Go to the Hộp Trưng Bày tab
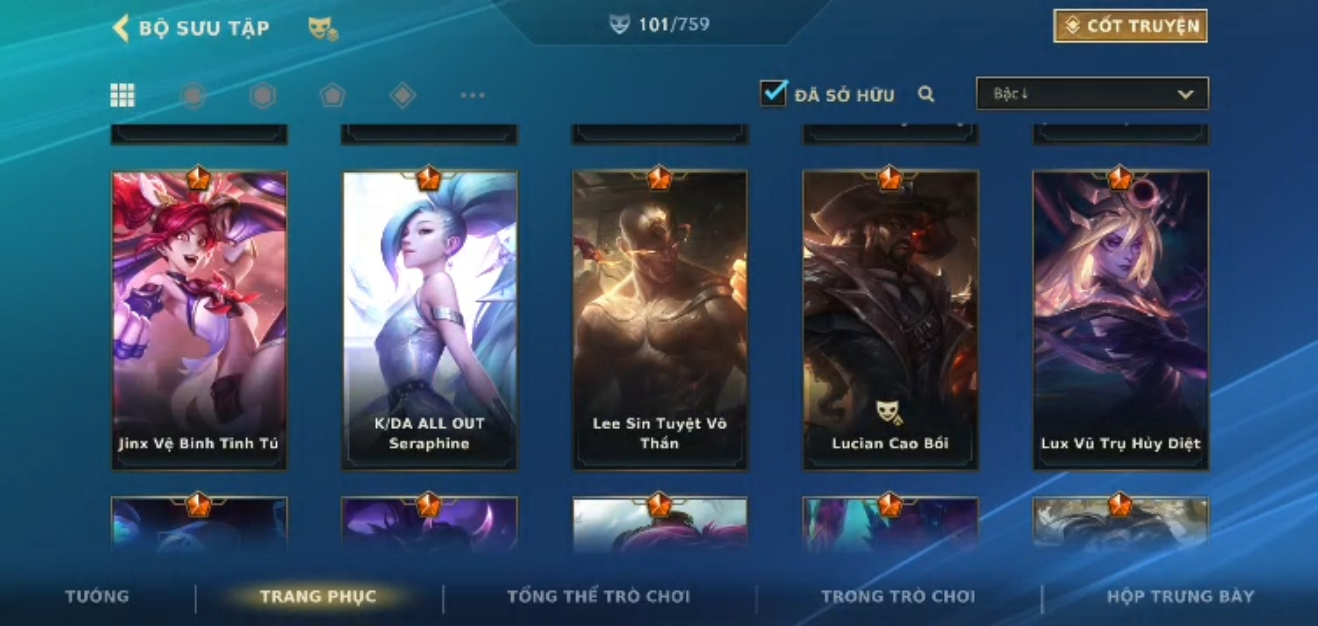Viewport: 1318px width, 626px height. coord(1180,596)
